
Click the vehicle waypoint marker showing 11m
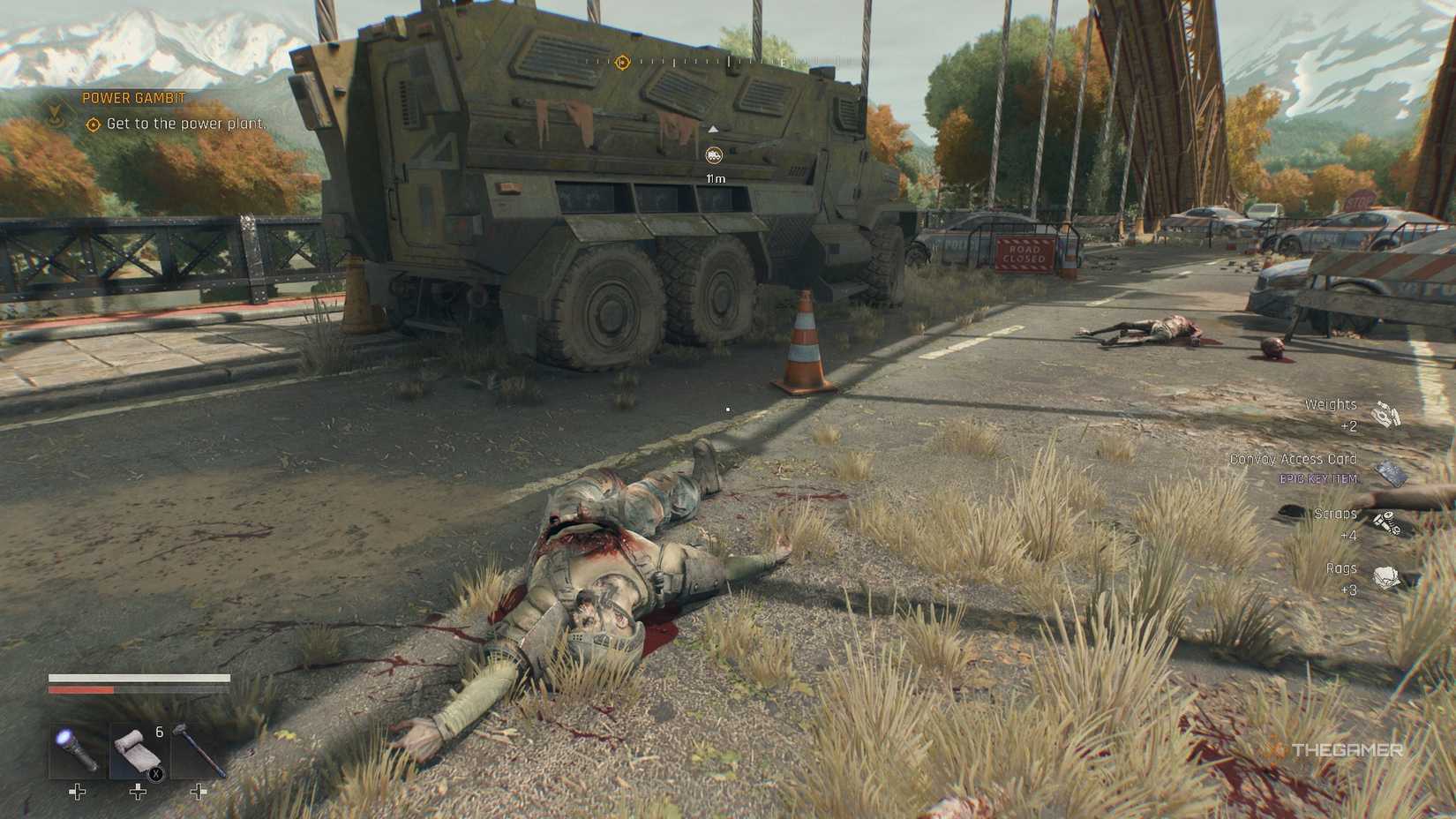[713, 155]
